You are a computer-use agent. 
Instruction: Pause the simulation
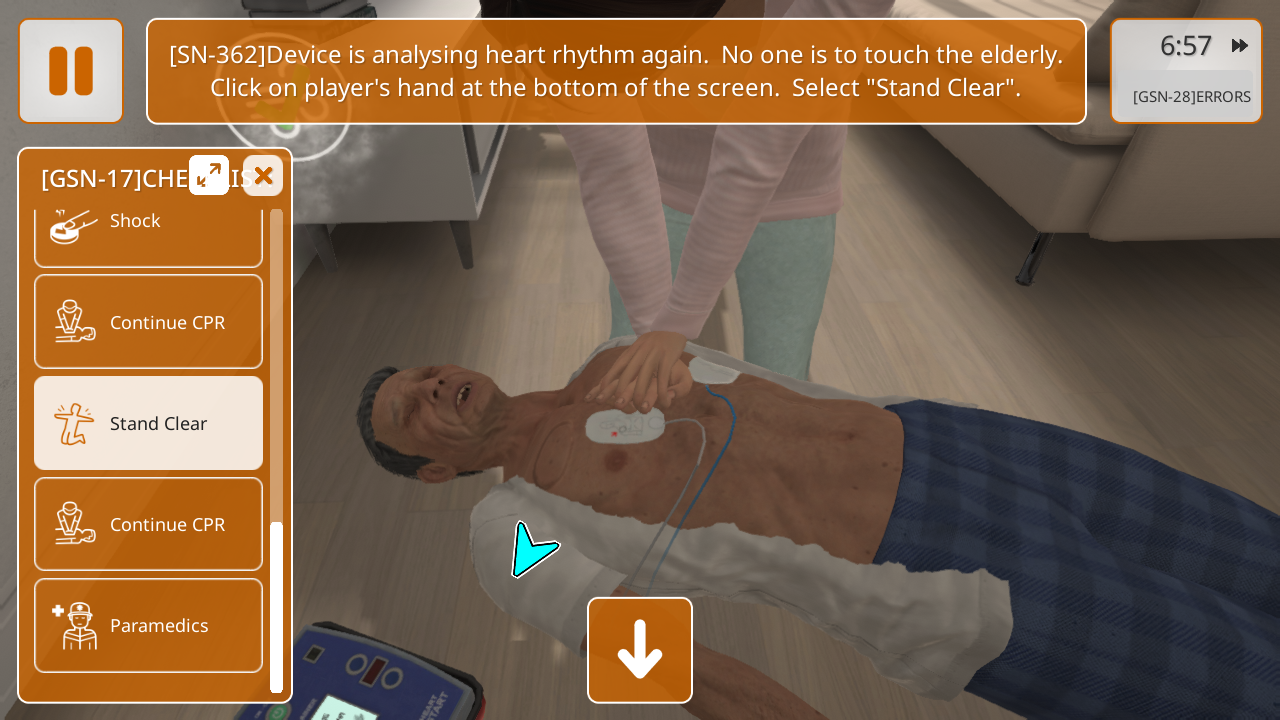71,71
